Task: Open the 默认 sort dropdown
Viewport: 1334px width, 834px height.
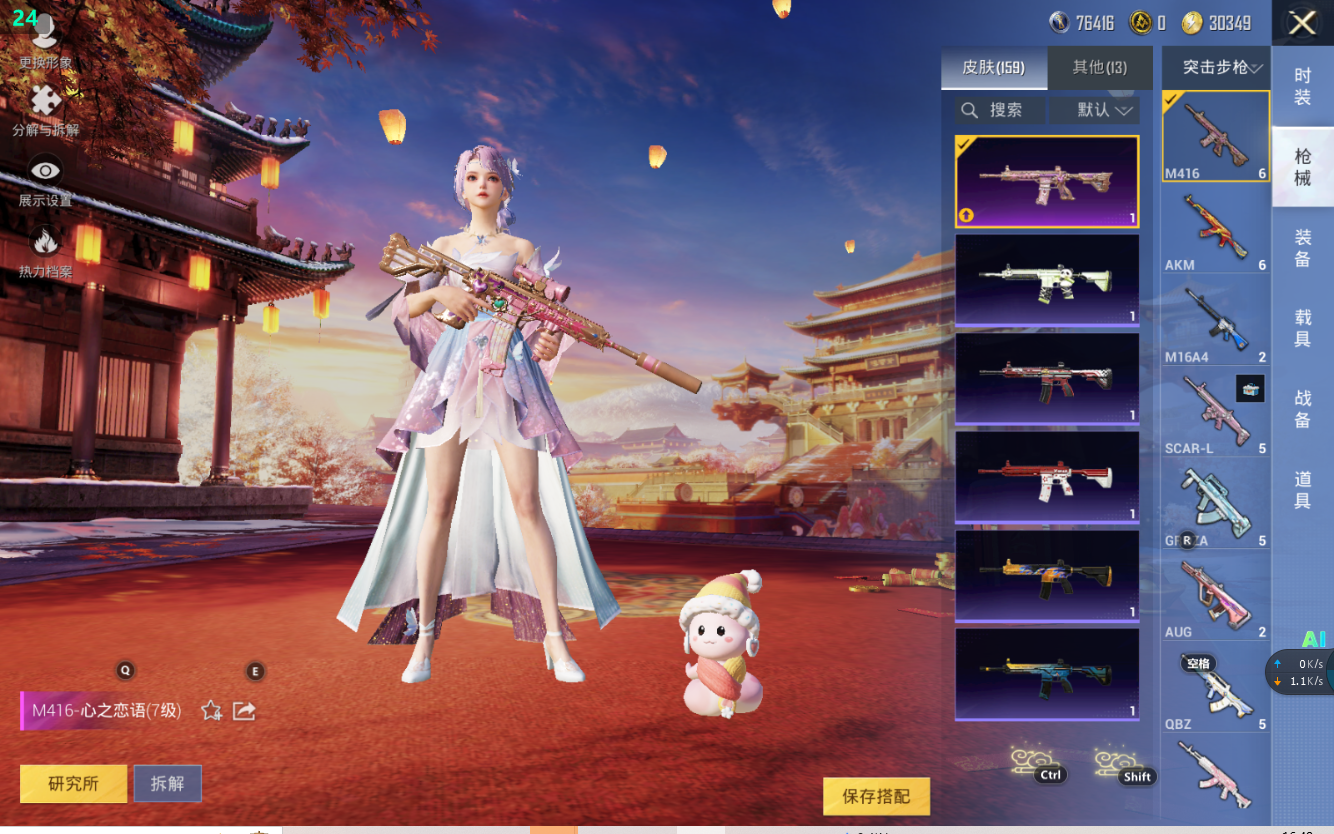Action: tap(1095, 110)
